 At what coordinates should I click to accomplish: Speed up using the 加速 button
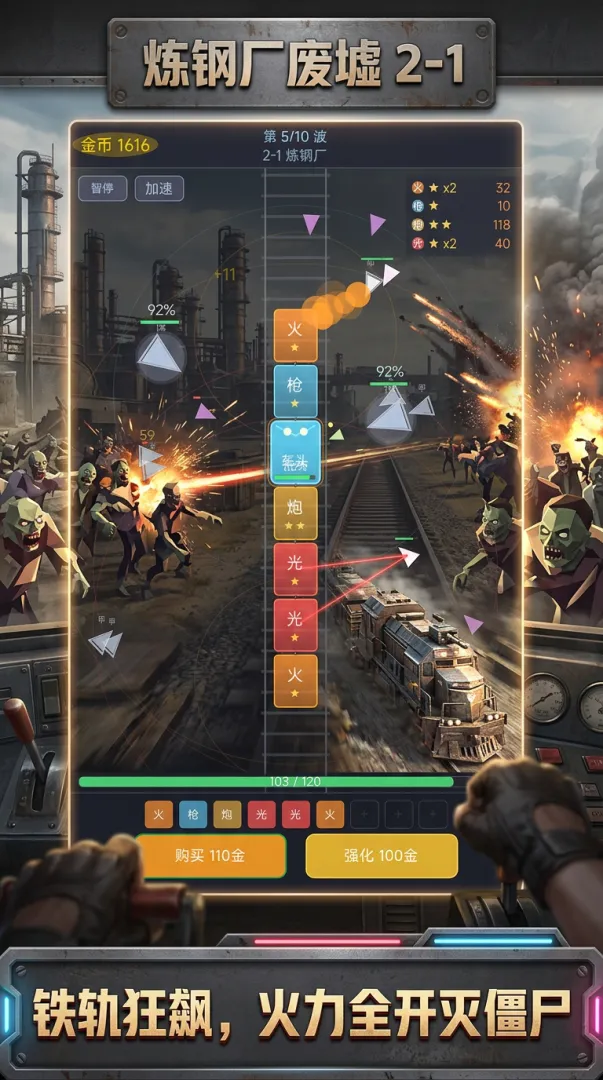(x=159, y=188)
